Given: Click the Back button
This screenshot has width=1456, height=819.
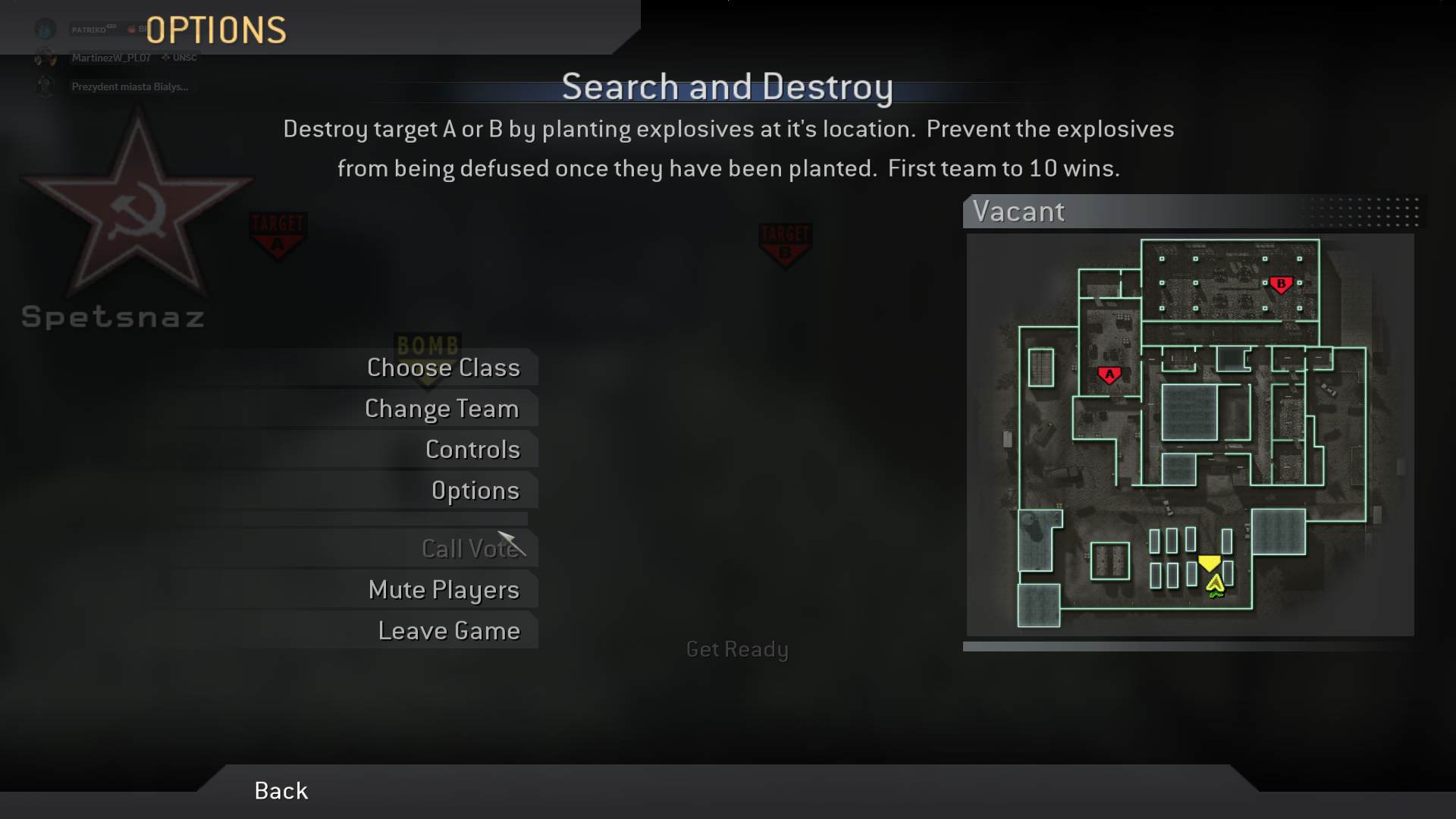Looking at the screenshot, I should coord(280,790).
